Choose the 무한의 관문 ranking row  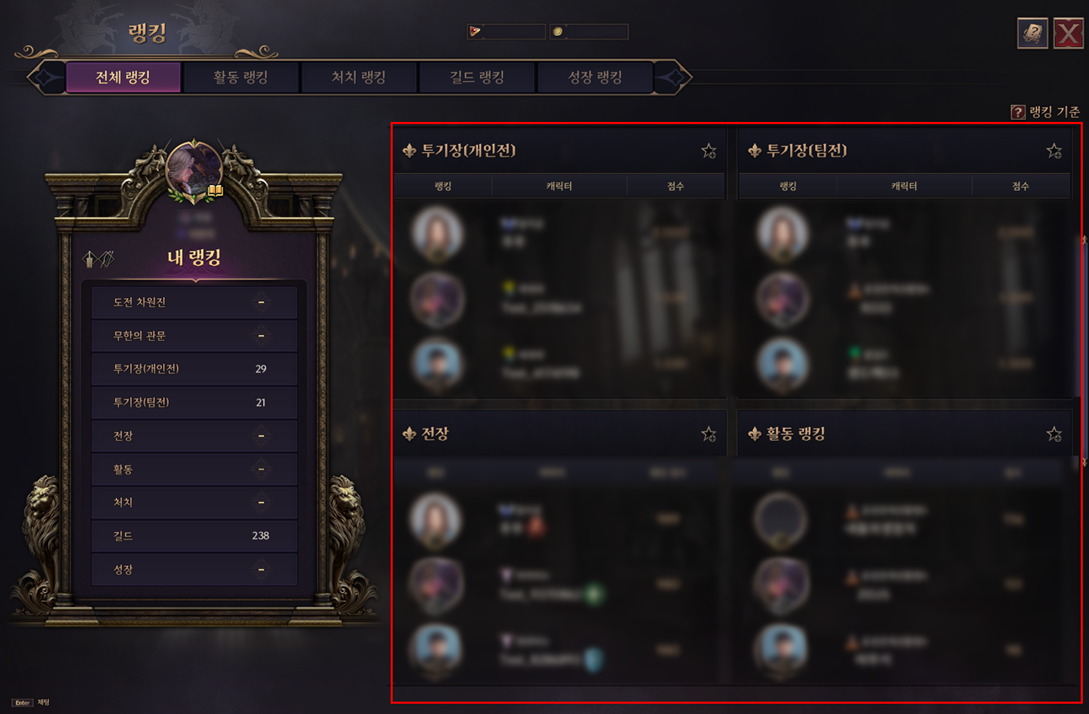193,336
